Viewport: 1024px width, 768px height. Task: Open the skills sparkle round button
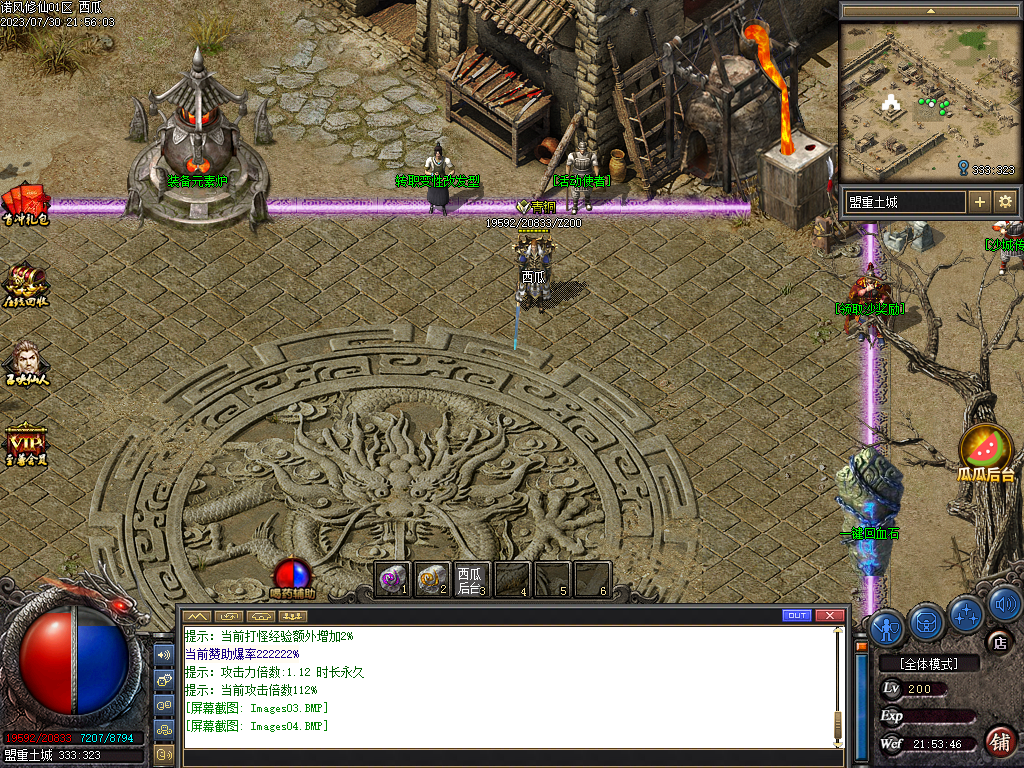(x=966, y=613)
